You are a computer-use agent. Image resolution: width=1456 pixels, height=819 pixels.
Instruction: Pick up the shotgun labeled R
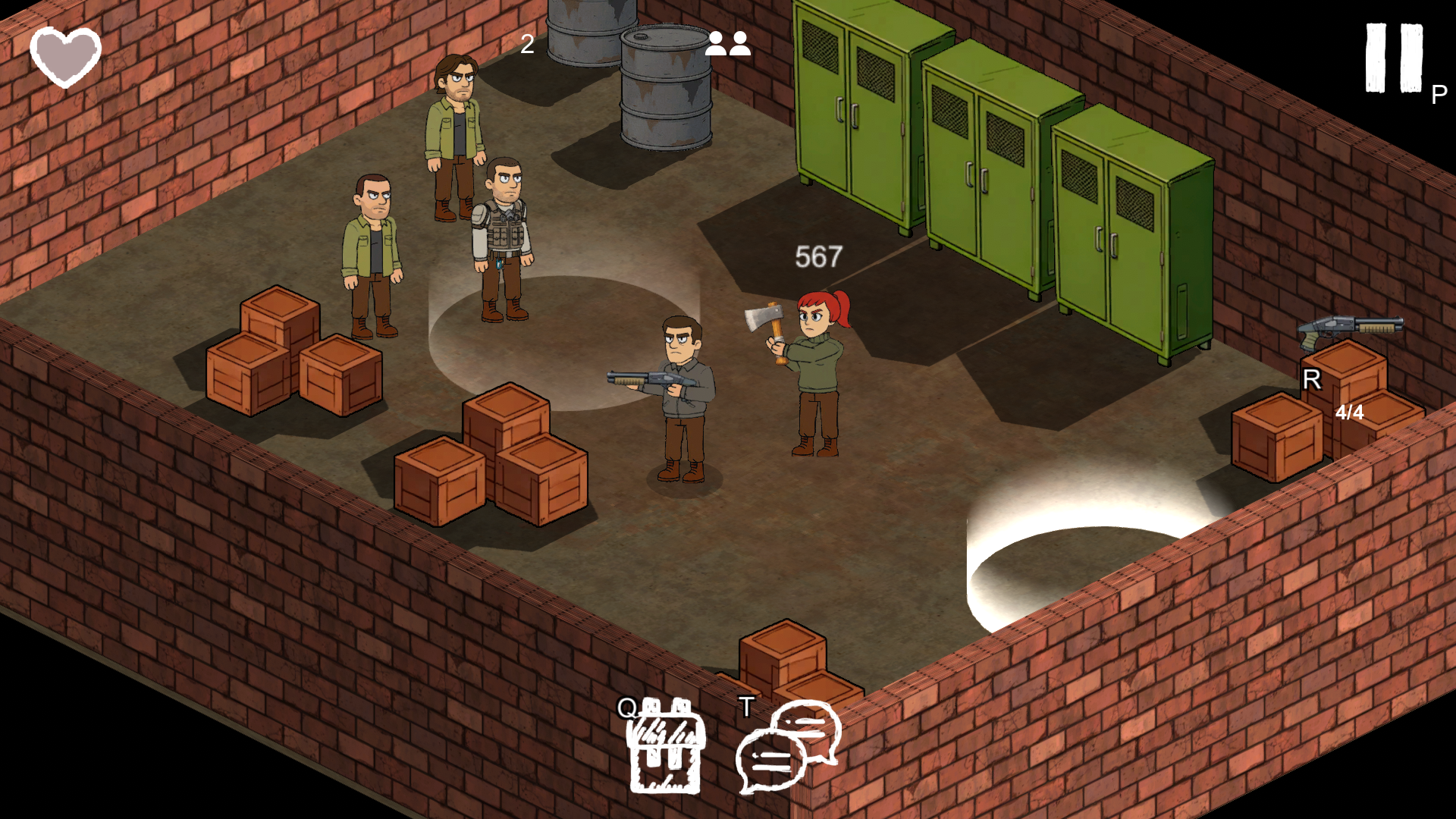click(x=1350, y=328)
